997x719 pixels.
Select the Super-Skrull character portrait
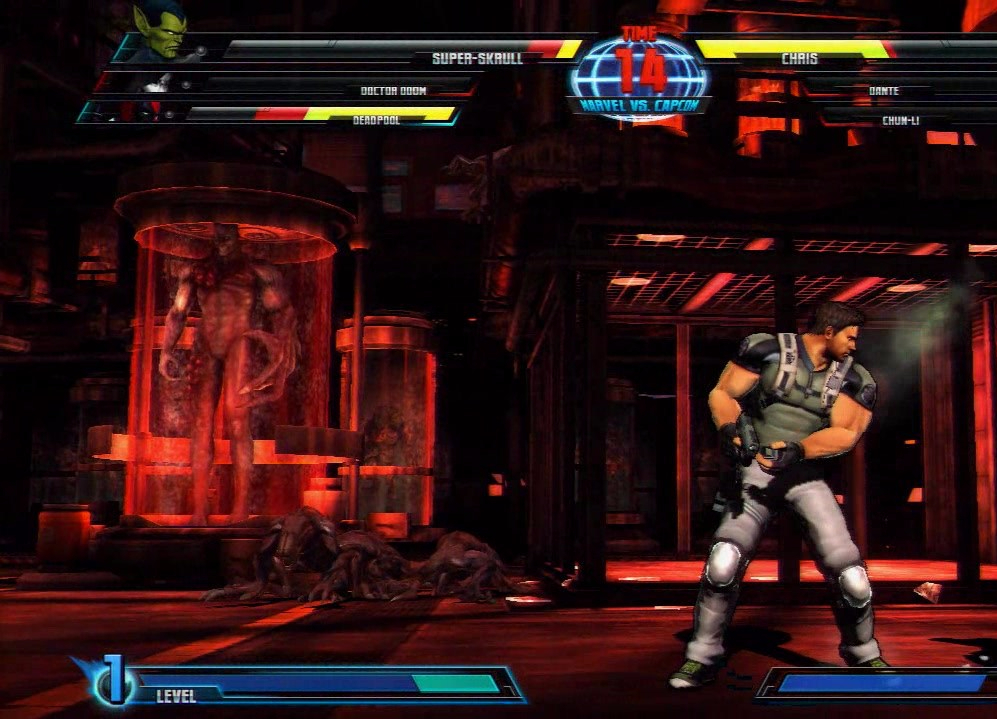pos(160,30)
